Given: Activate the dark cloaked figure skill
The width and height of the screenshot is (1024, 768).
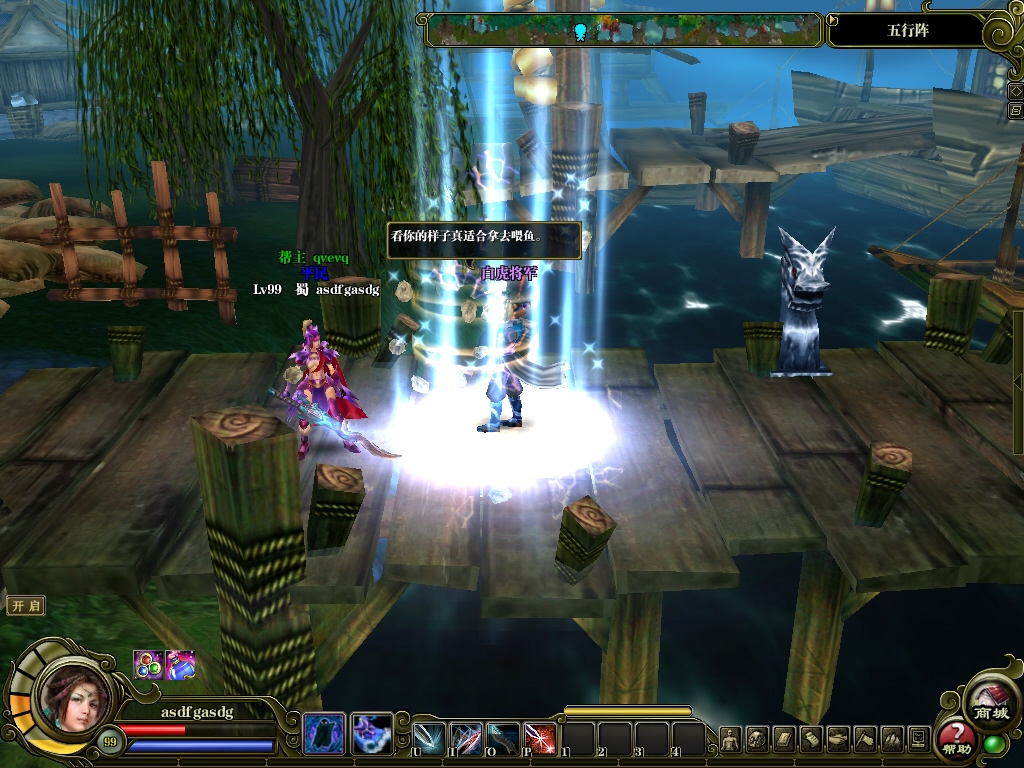Looking at the screenshot, I should click(324, 734).
